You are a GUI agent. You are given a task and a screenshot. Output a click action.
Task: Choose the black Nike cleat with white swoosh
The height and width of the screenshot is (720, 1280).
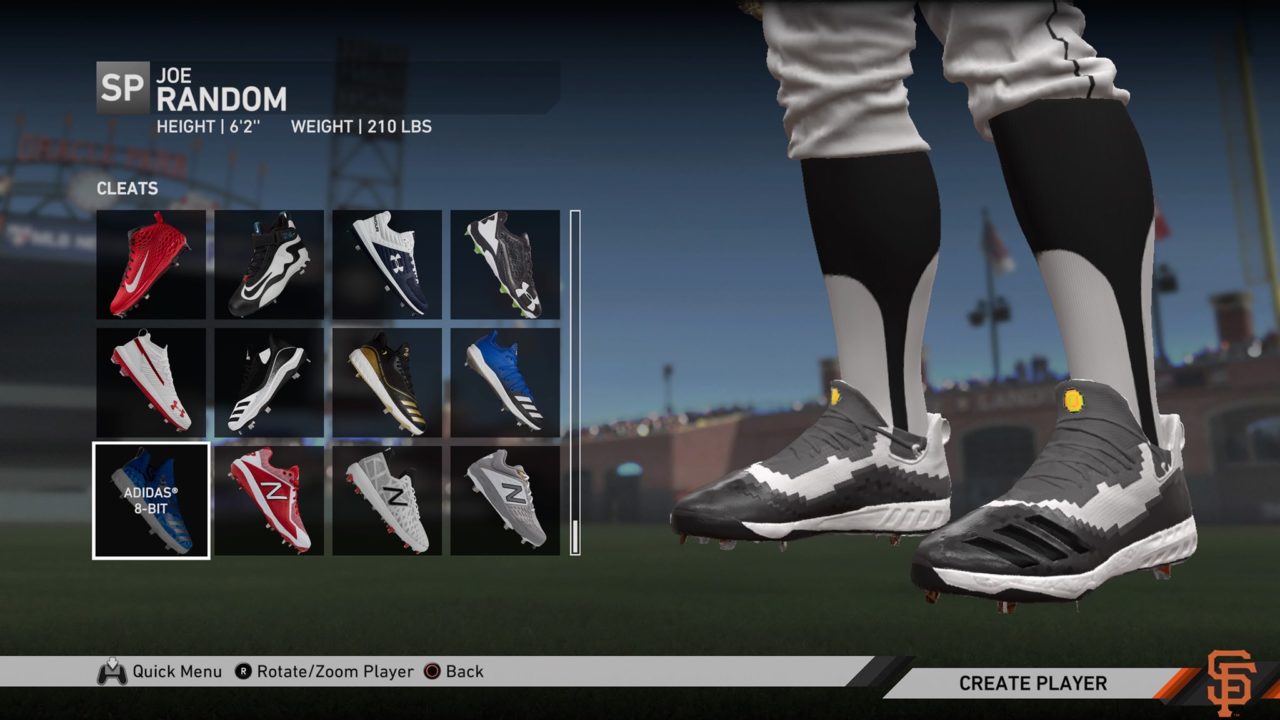click(269, 264)
